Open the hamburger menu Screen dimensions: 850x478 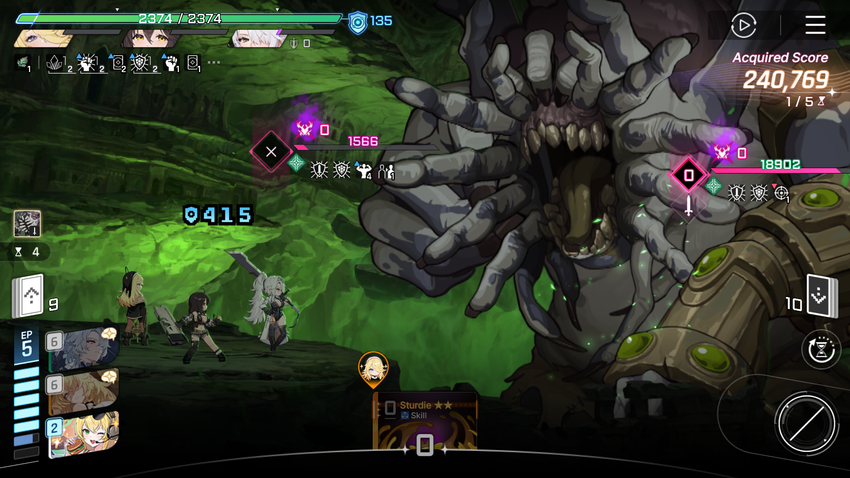pos(815,25)
